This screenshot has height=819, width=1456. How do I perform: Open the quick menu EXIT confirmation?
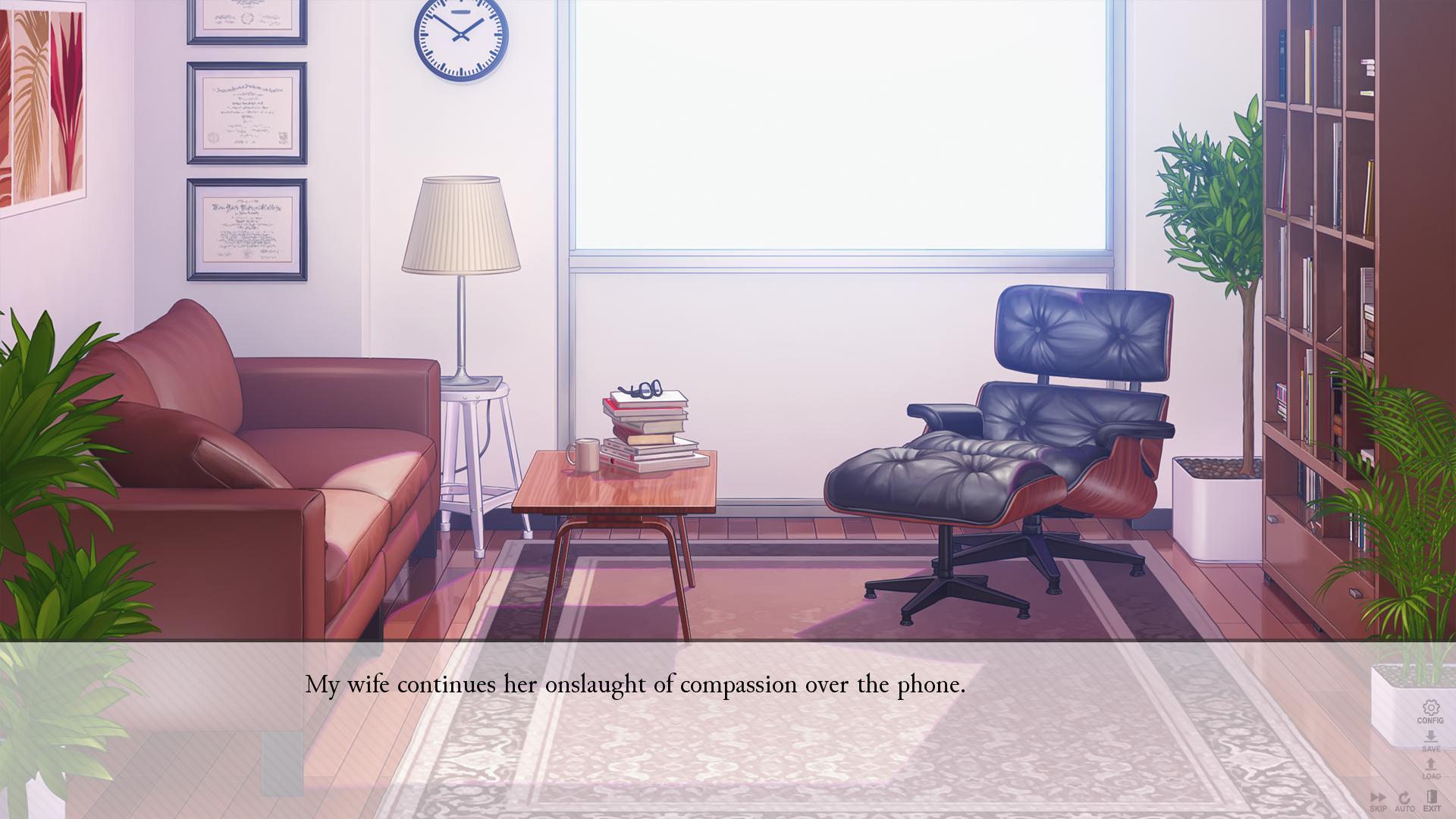[x=1432, y=796]
